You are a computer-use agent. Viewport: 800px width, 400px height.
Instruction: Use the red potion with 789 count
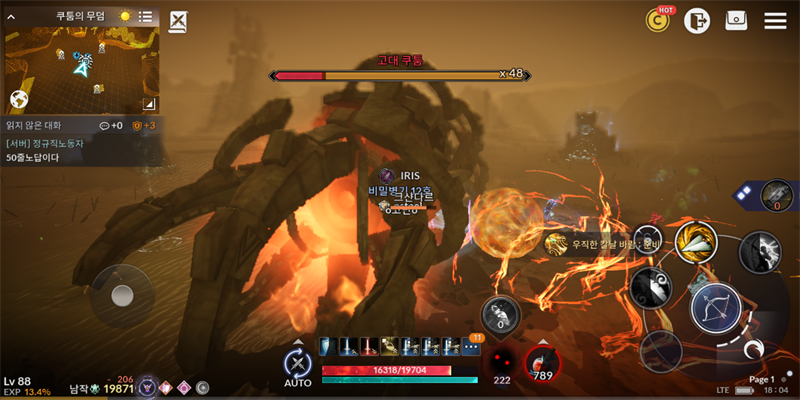pos(543,364)
